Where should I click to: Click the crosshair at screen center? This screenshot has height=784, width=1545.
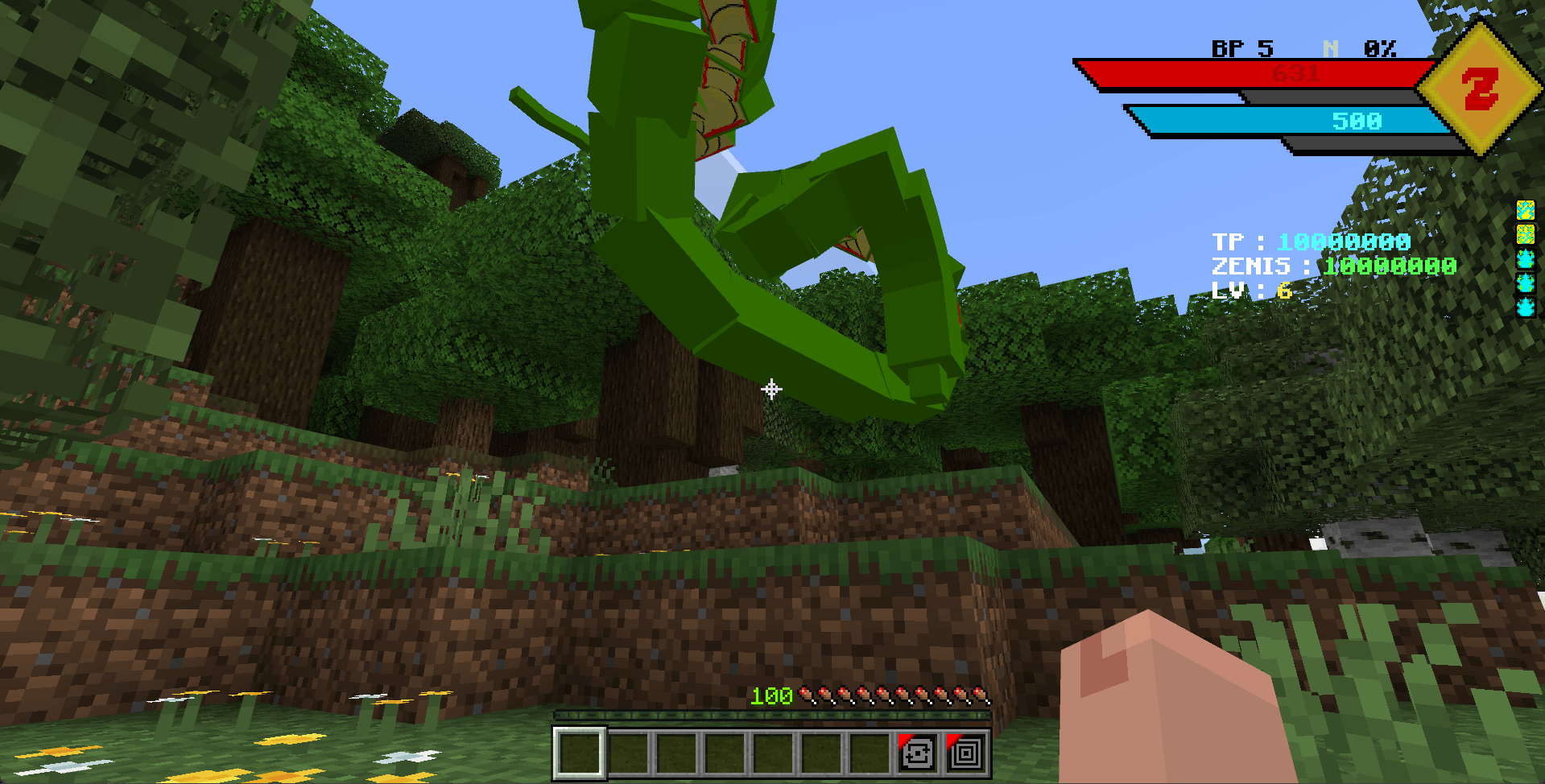click(x=772, y=390)
